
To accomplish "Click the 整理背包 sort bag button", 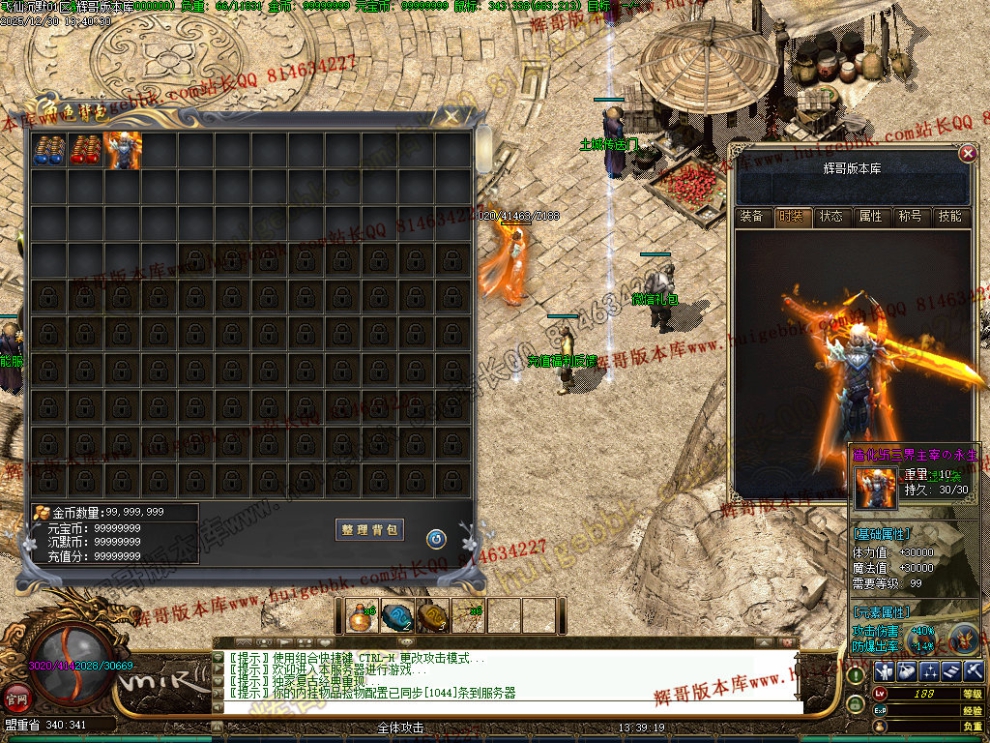I will [369, 530].
